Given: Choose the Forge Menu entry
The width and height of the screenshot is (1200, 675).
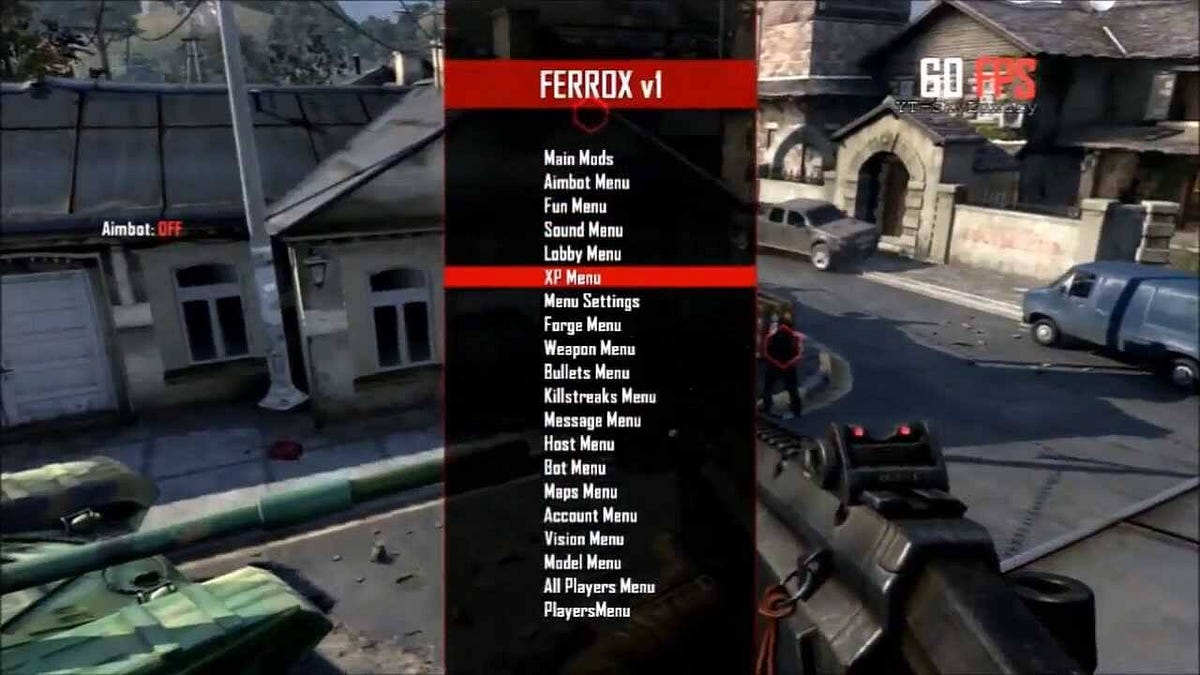Looking at the screenshot, I should (x=582, y=325).
